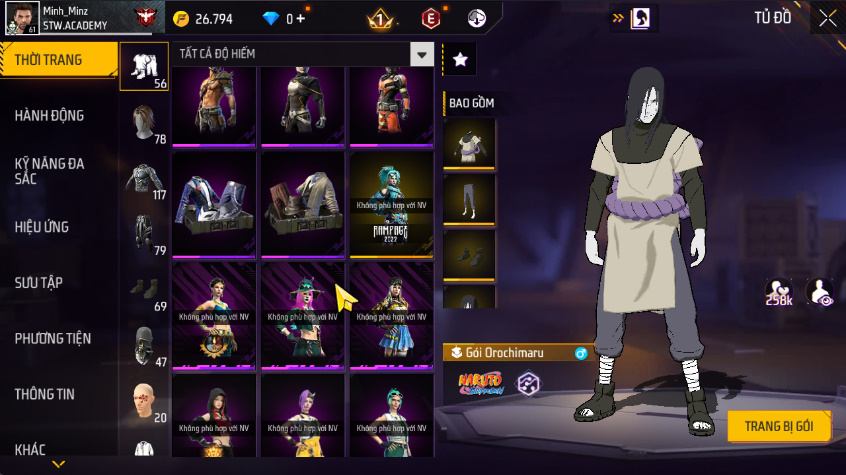Select the shoes subcategory with count 69
The image size is (846, 475).
(x=144, y=291)
